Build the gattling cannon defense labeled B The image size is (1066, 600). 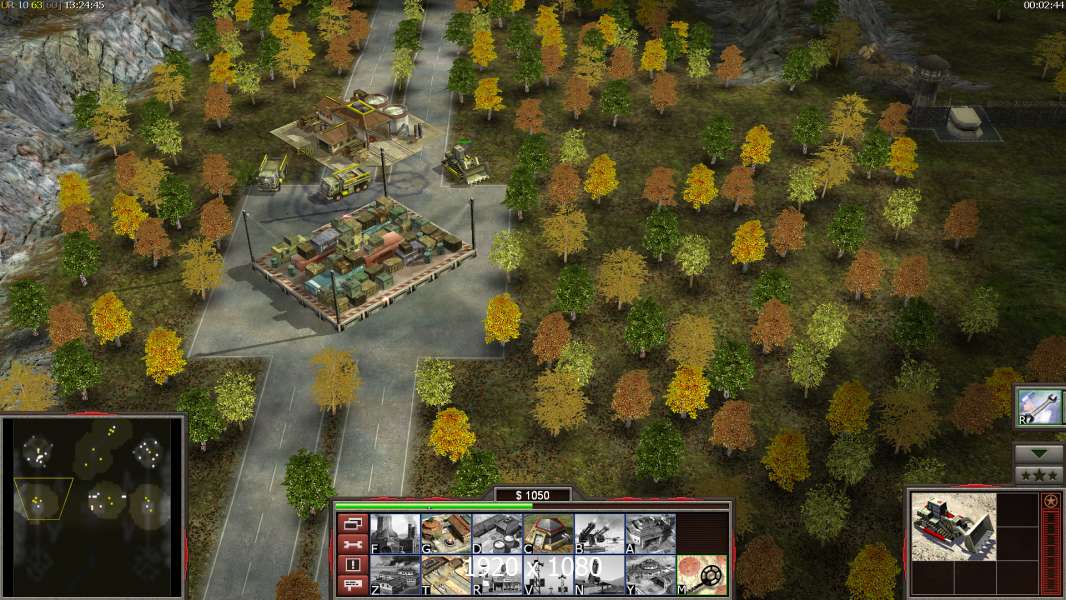click(x=599, y=533)
